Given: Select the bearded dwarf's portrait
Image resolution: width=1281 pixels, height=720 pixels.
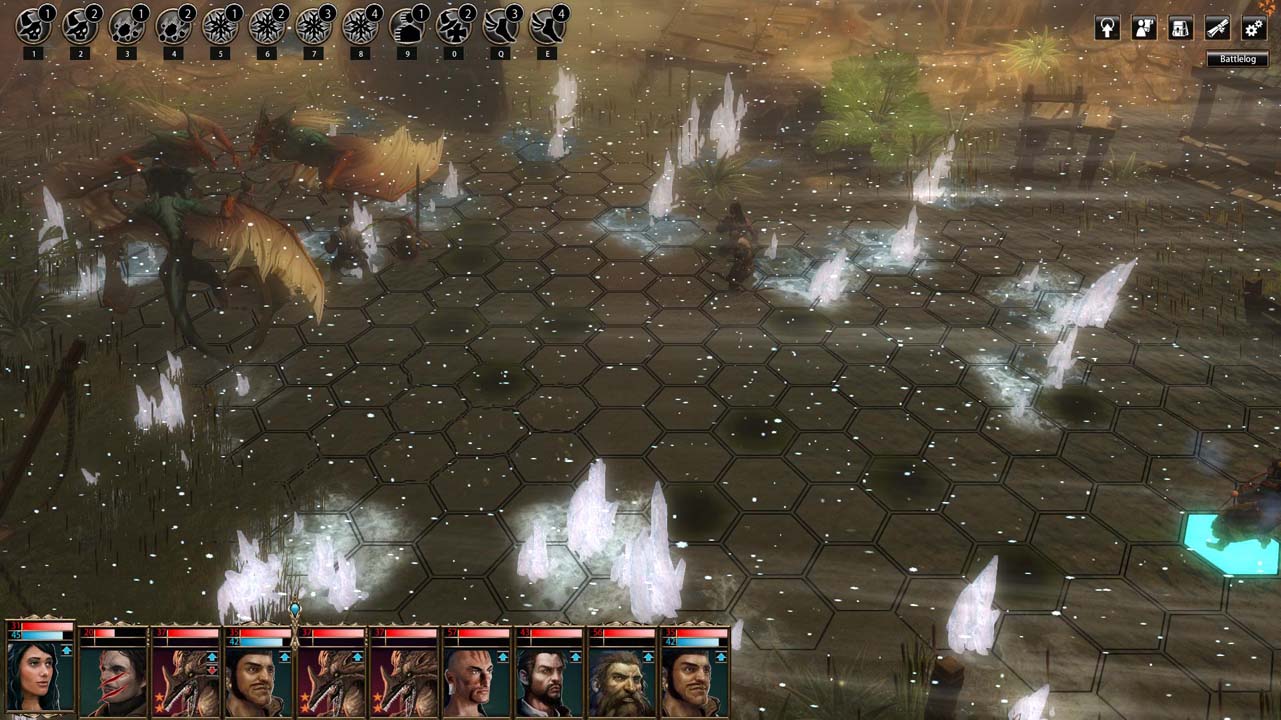Looking at the screenshot, I should point(619,680).
